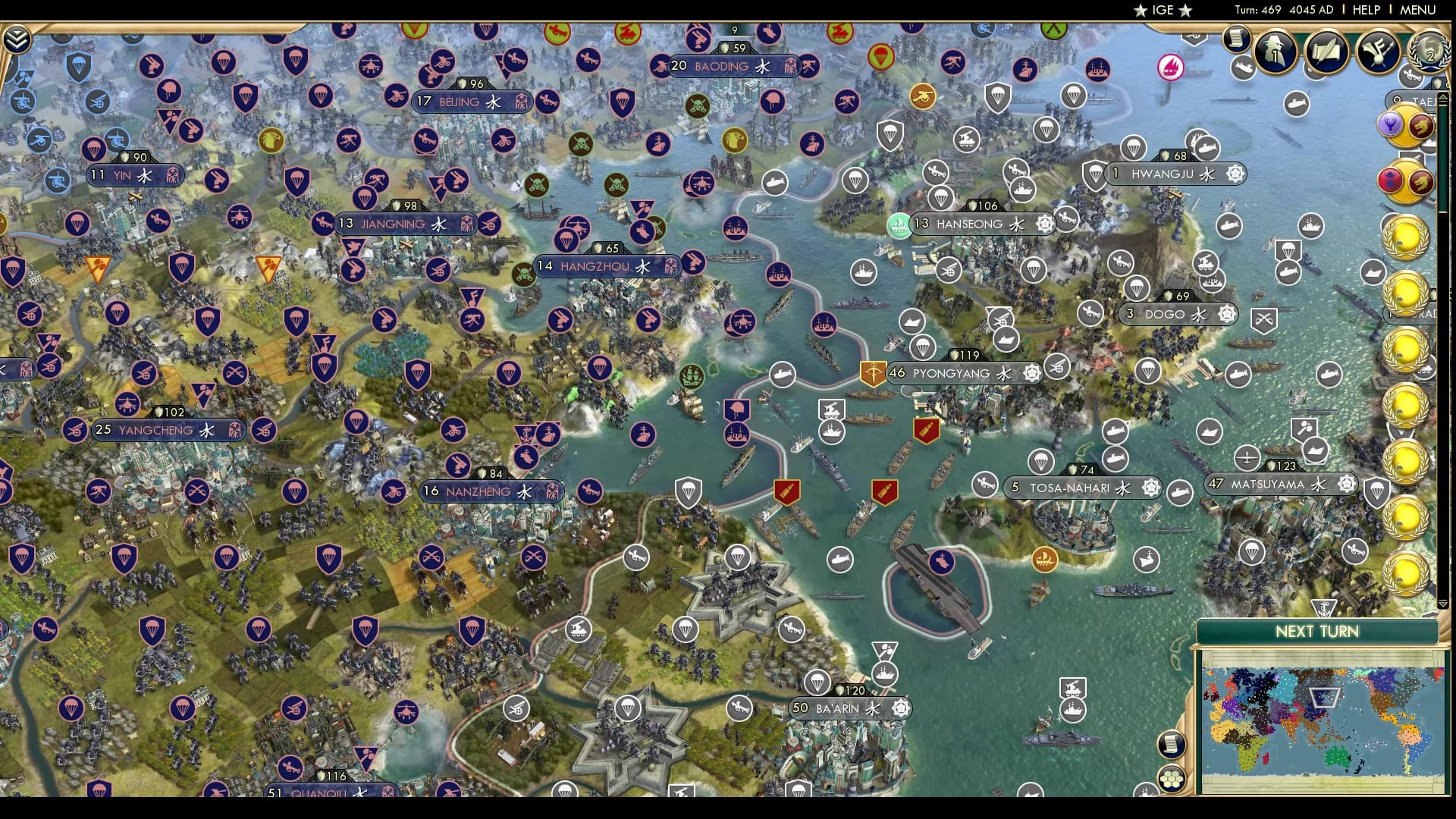Click the green down arrow above the minimap
The width and height of the screenshot is (1456, 819).
pos(1442,603)
